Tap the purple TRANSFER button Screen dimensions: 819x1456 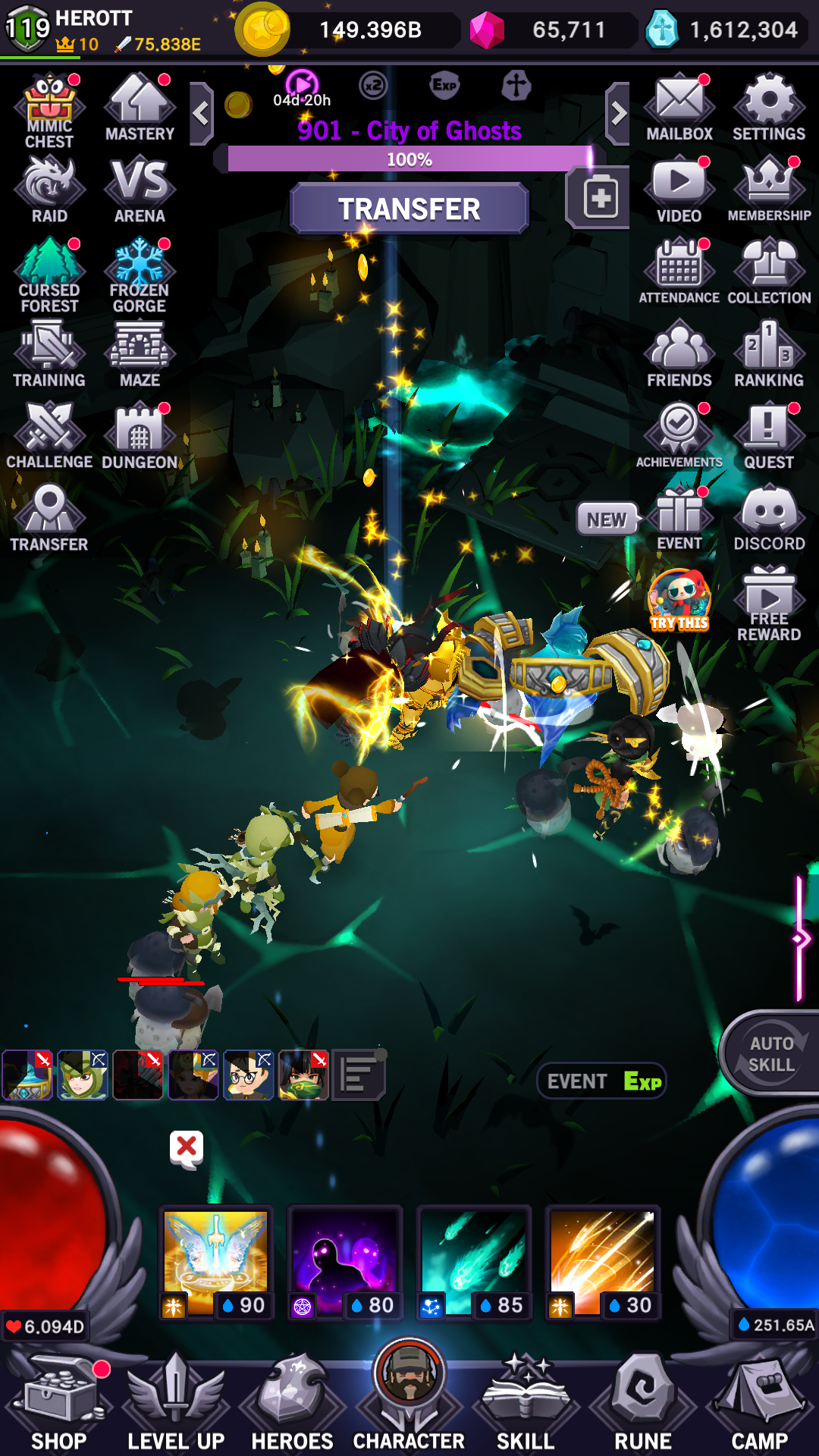pos(409,209)
